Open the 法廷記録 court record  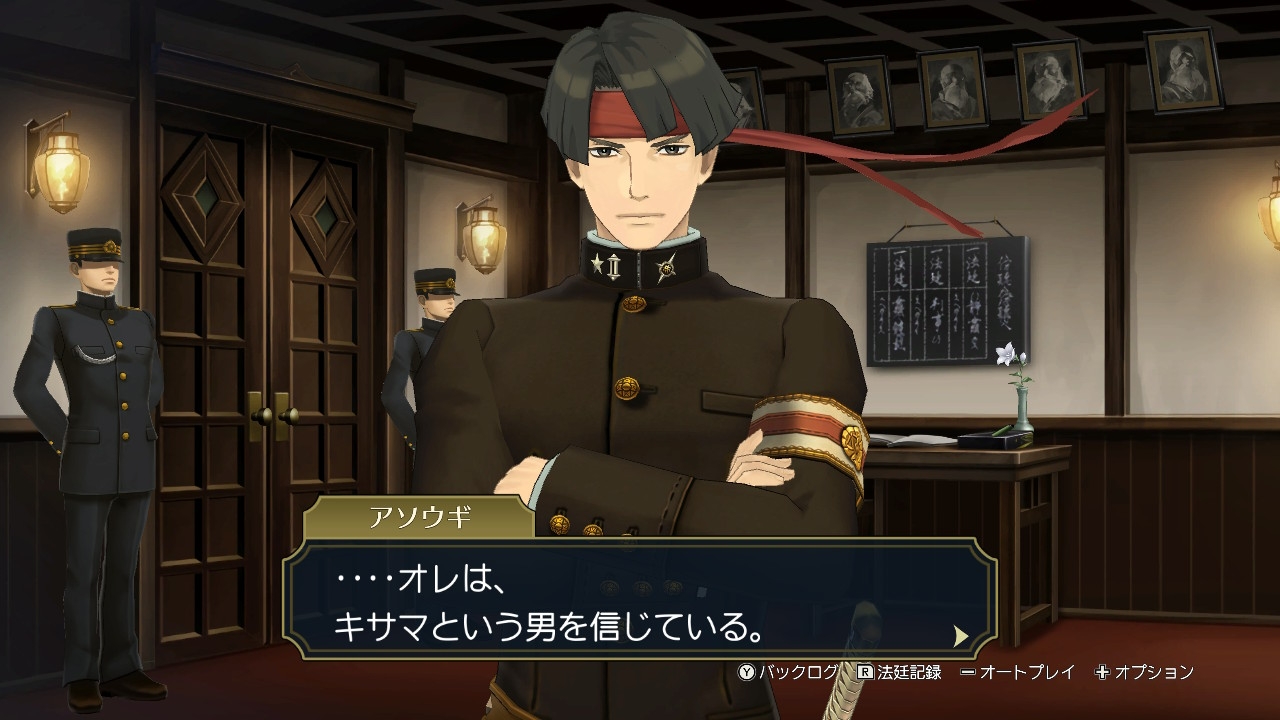(899, 672)
